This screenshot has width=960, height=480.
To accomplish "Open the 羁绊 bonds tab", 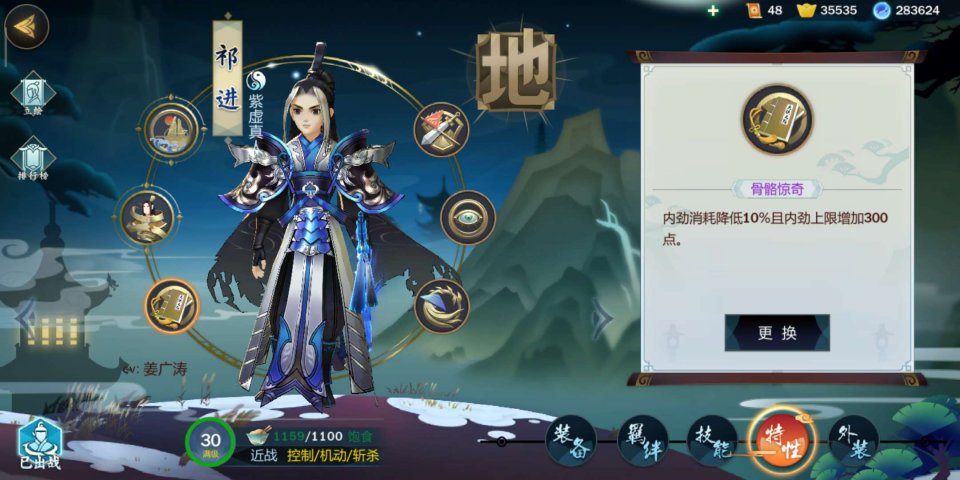I will pos(642,441).
